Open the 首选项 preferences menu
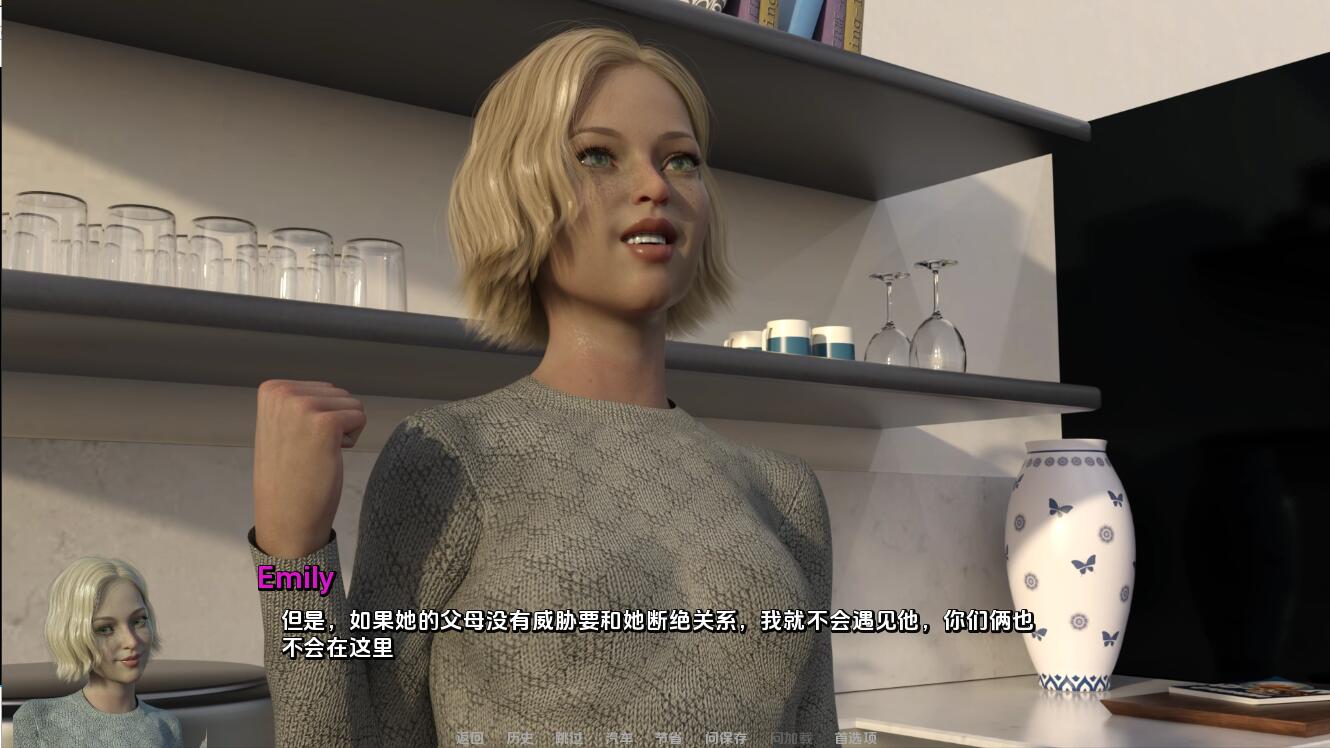1330x748 pixels. coord(857,738)
